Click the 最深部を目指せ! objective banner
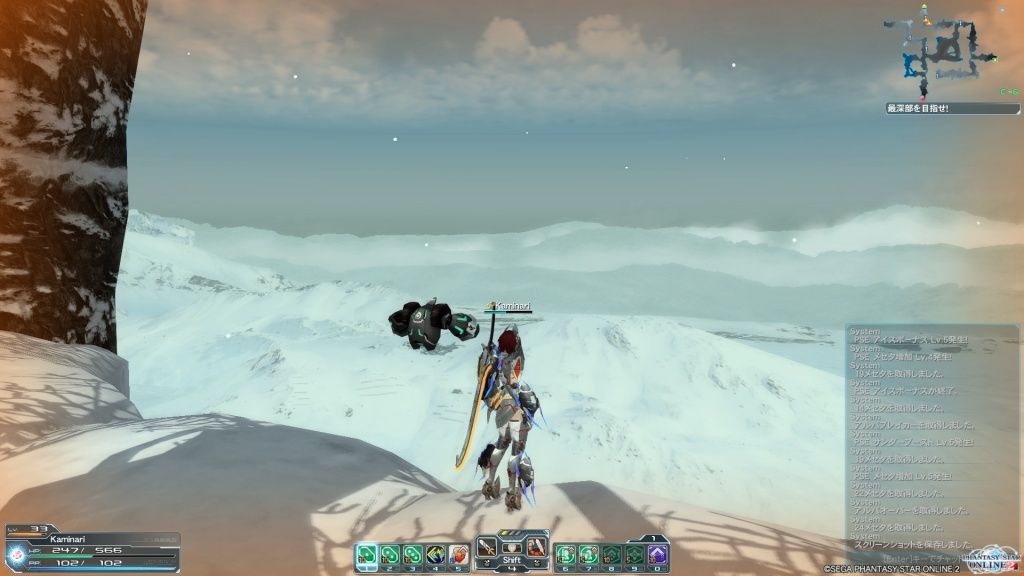The height and width of the screenshot is (576, 1024). [938, 108]
